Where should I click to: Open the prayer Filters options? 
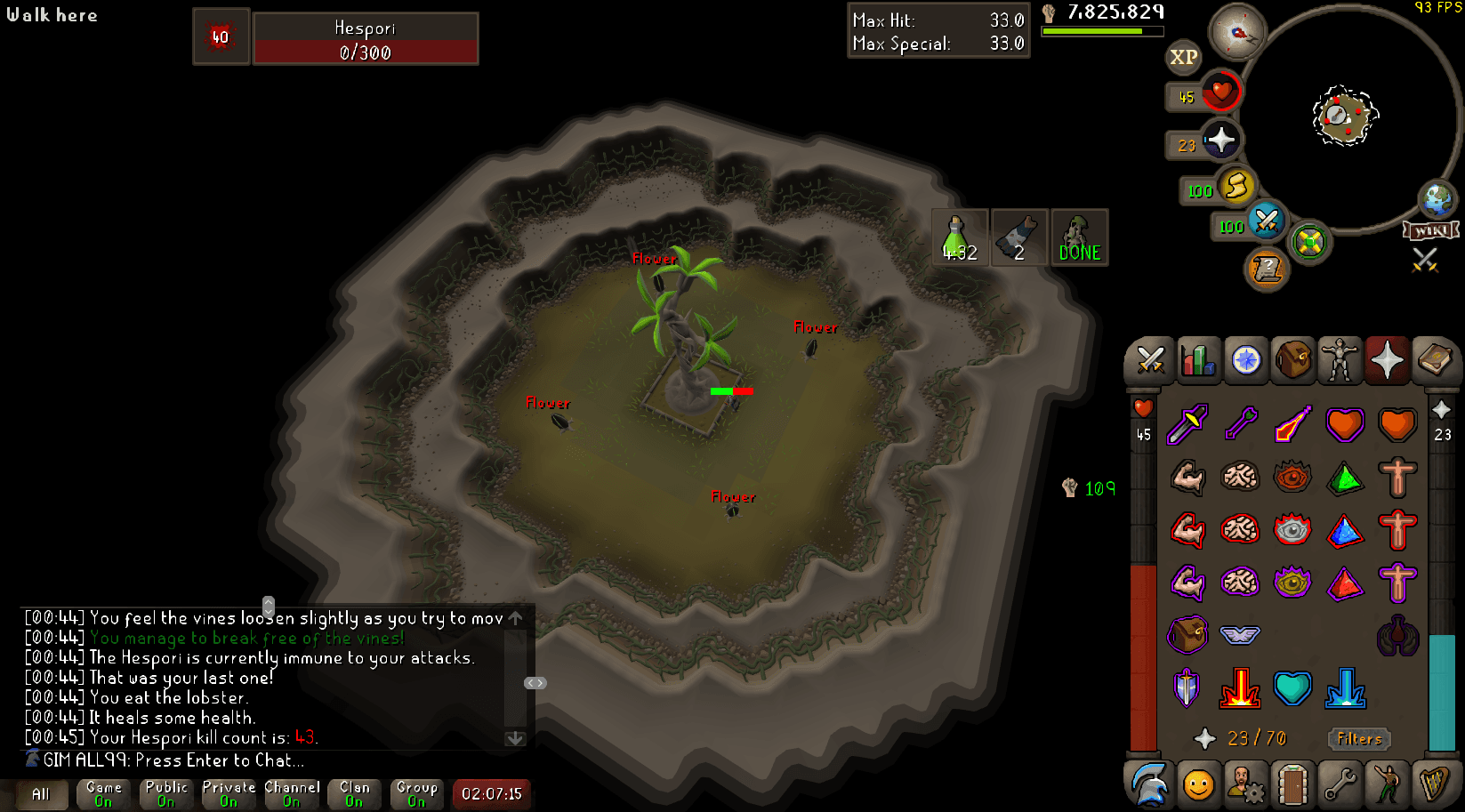(1358, 739)
